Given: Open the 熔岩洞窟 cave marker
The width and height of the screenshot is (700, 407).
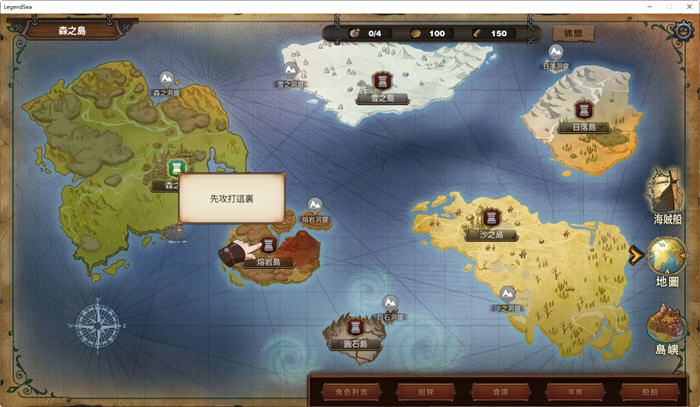Looking at the screenshot, I should click(x=316, y=204).
